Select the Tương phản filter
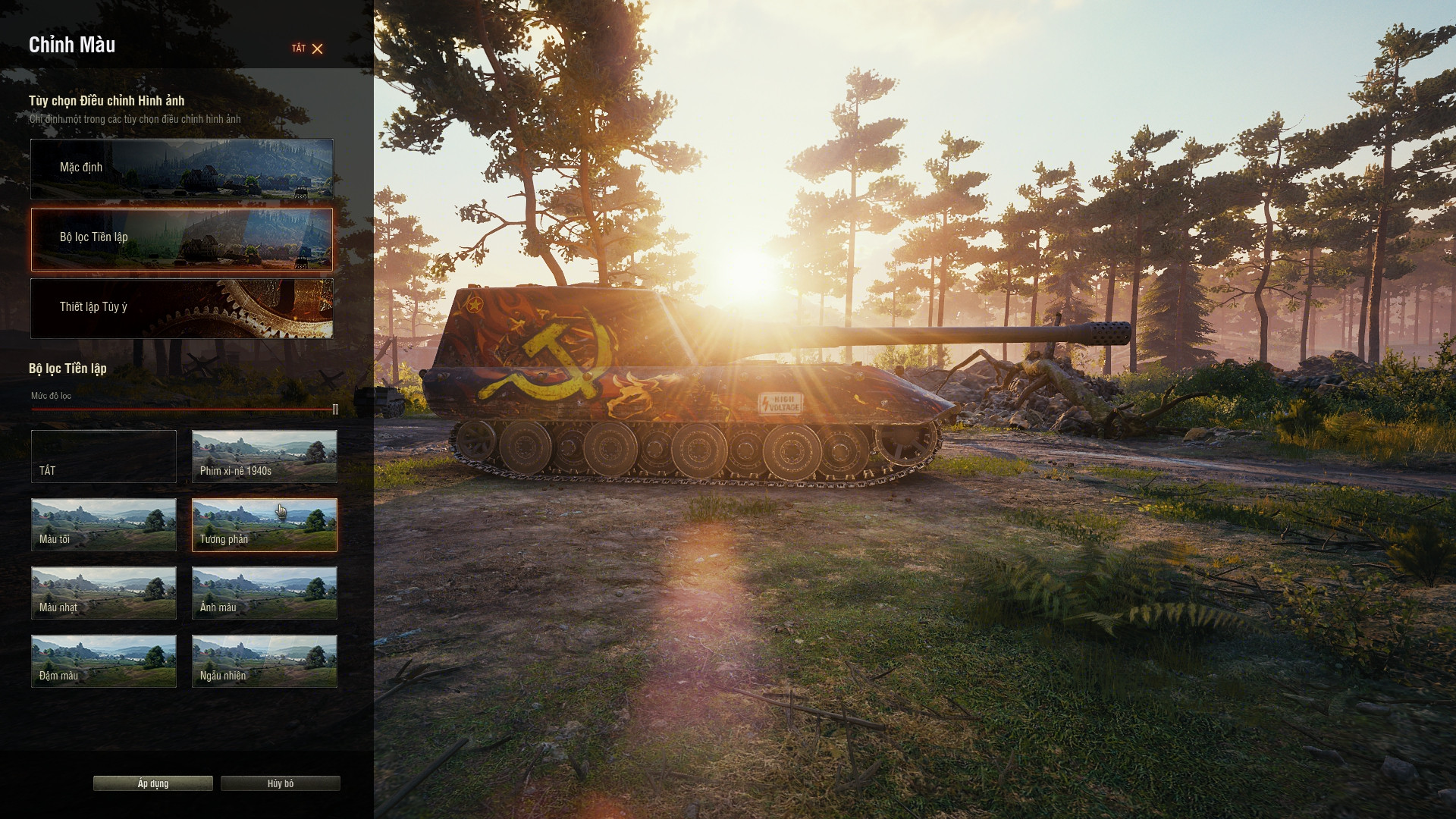 [x=264, y=524]
